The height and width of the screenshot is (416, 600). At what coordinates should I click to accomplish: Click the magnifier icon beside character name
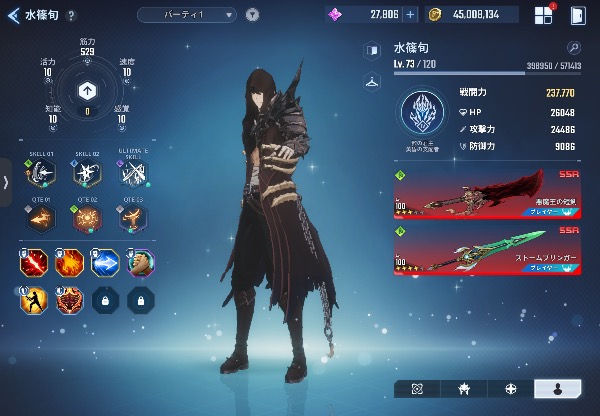pyautogui.click(x=574, y=47)
